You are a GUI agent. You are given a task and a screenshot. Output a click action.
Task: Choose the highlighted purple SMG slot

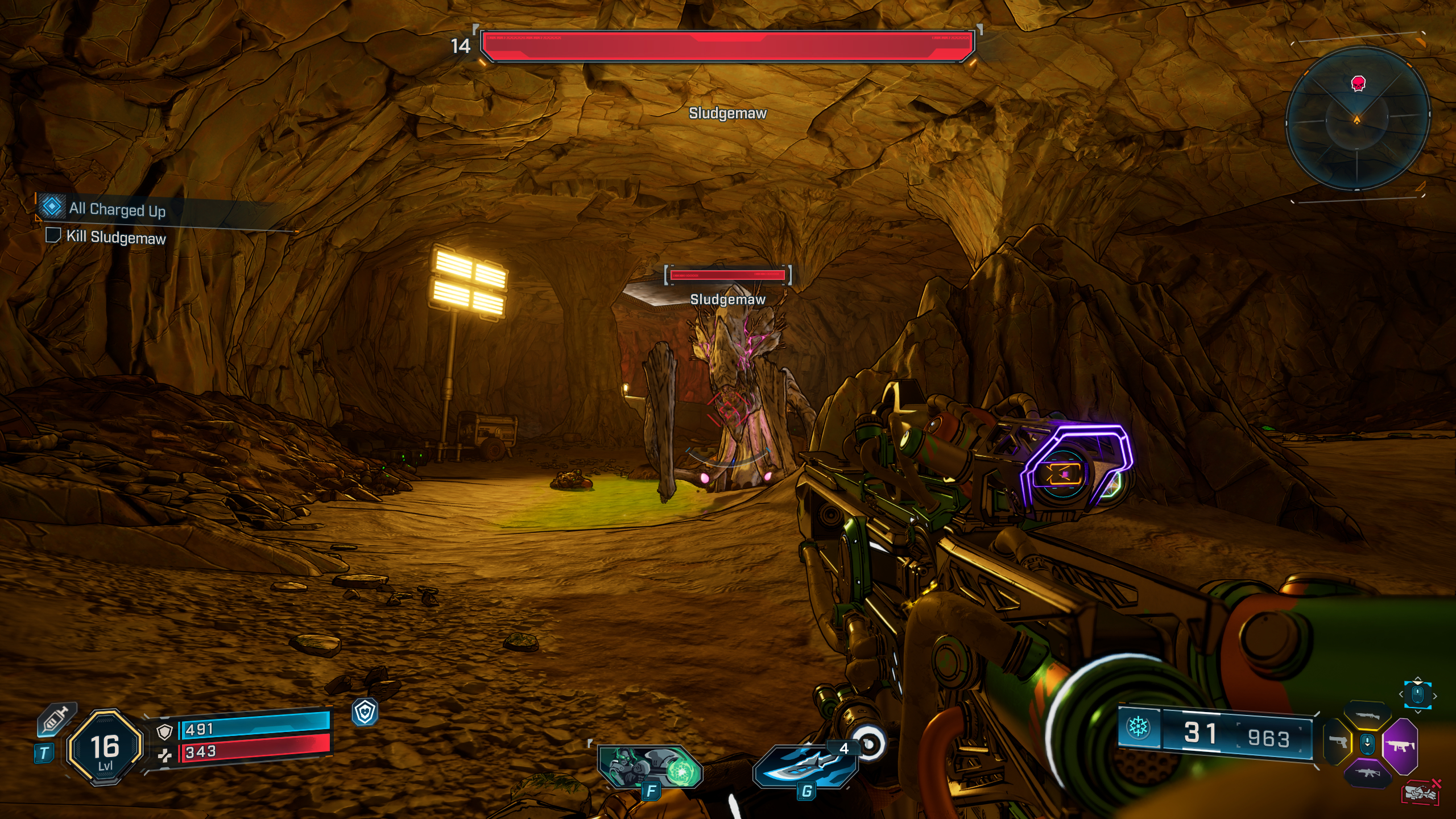pos(1400,744)
